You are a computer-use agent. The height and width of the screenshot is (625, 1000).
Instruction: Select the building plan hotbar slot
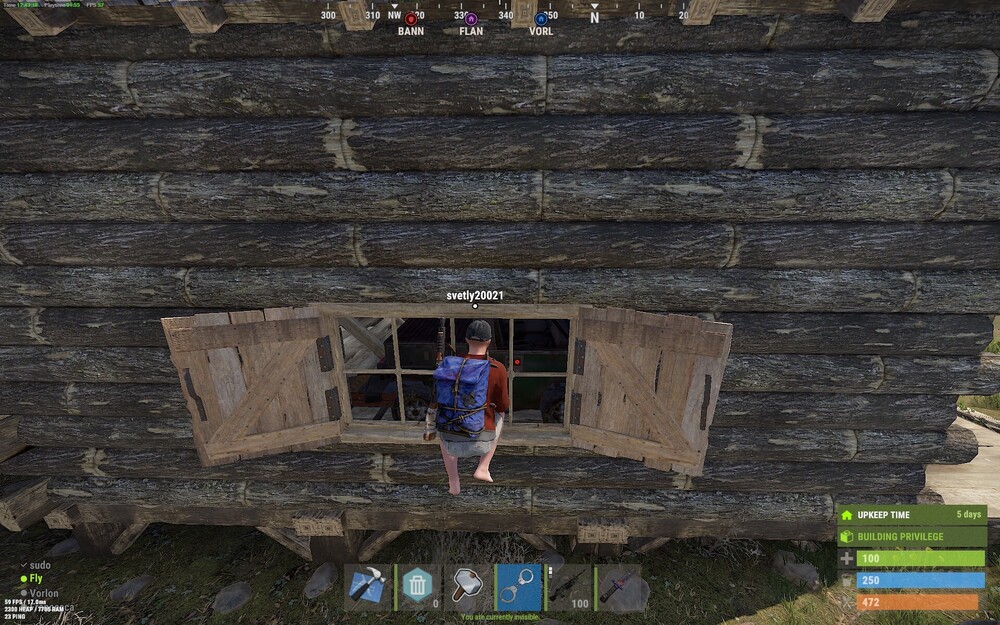coord(368,587)
